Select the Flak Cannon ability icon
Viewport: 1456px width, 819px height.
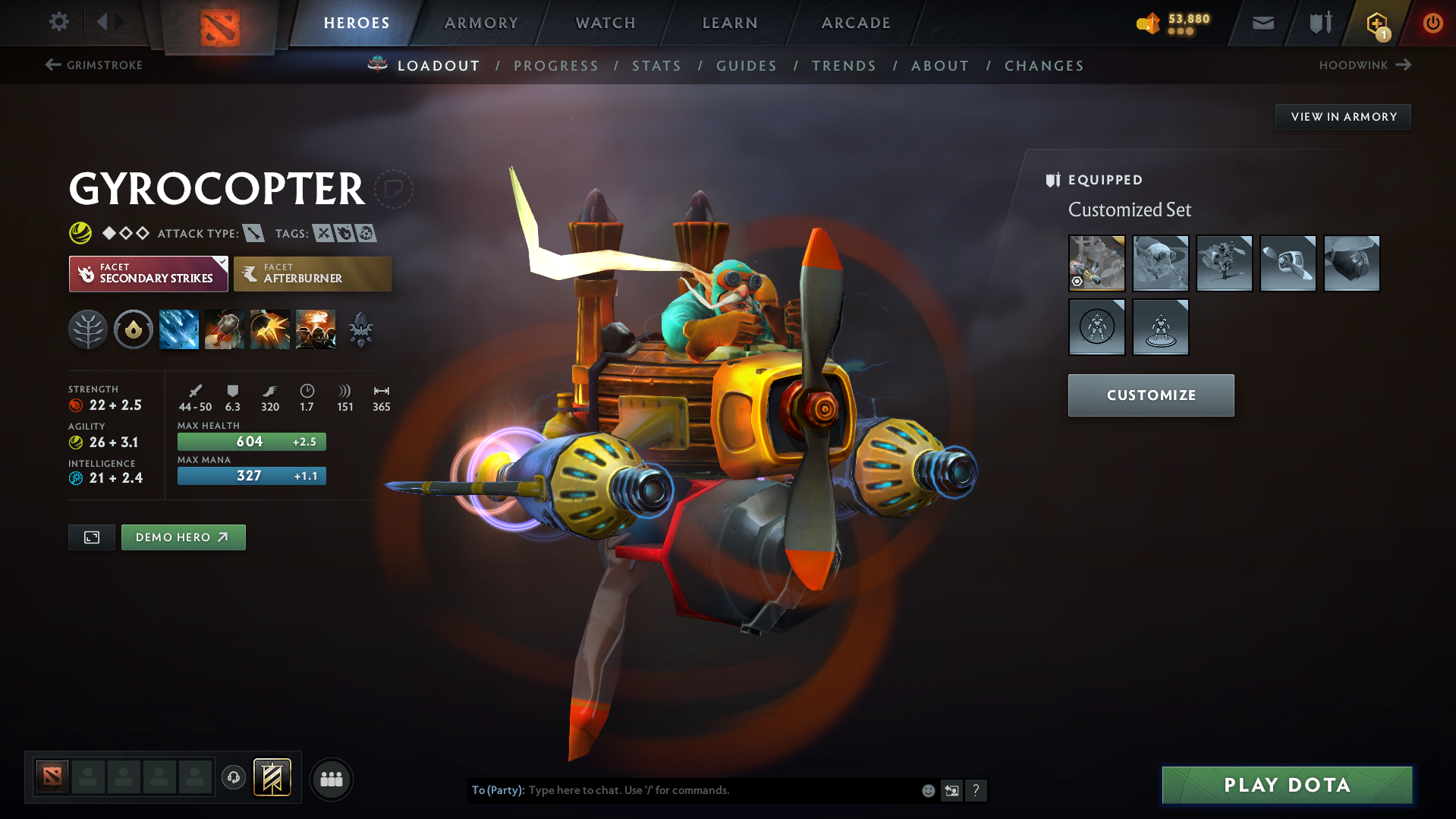270,329
